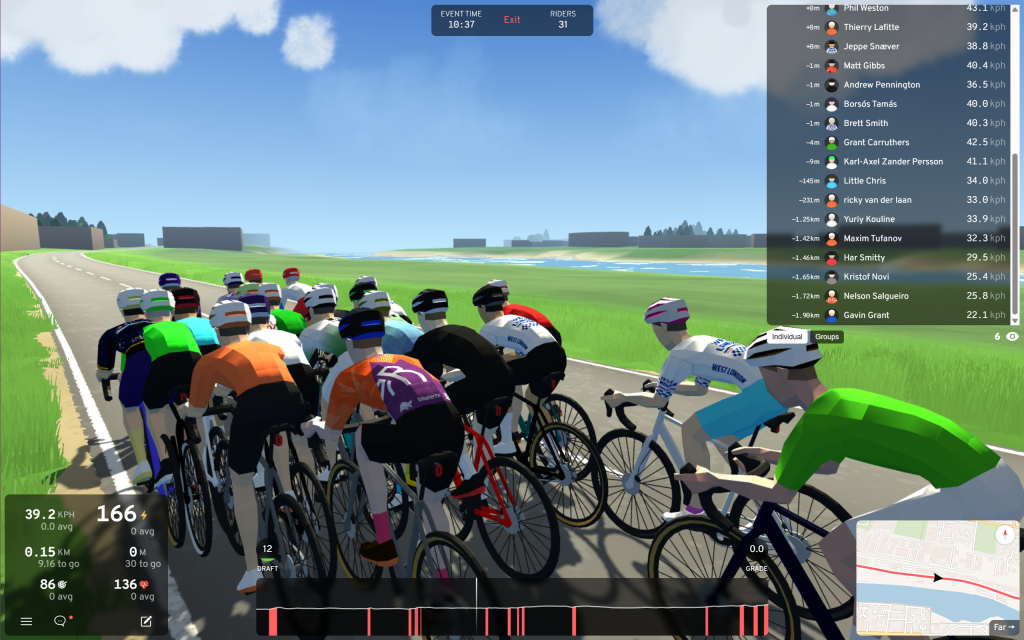
Task: Open the chat messages bubble
Action: click(60, 621)
